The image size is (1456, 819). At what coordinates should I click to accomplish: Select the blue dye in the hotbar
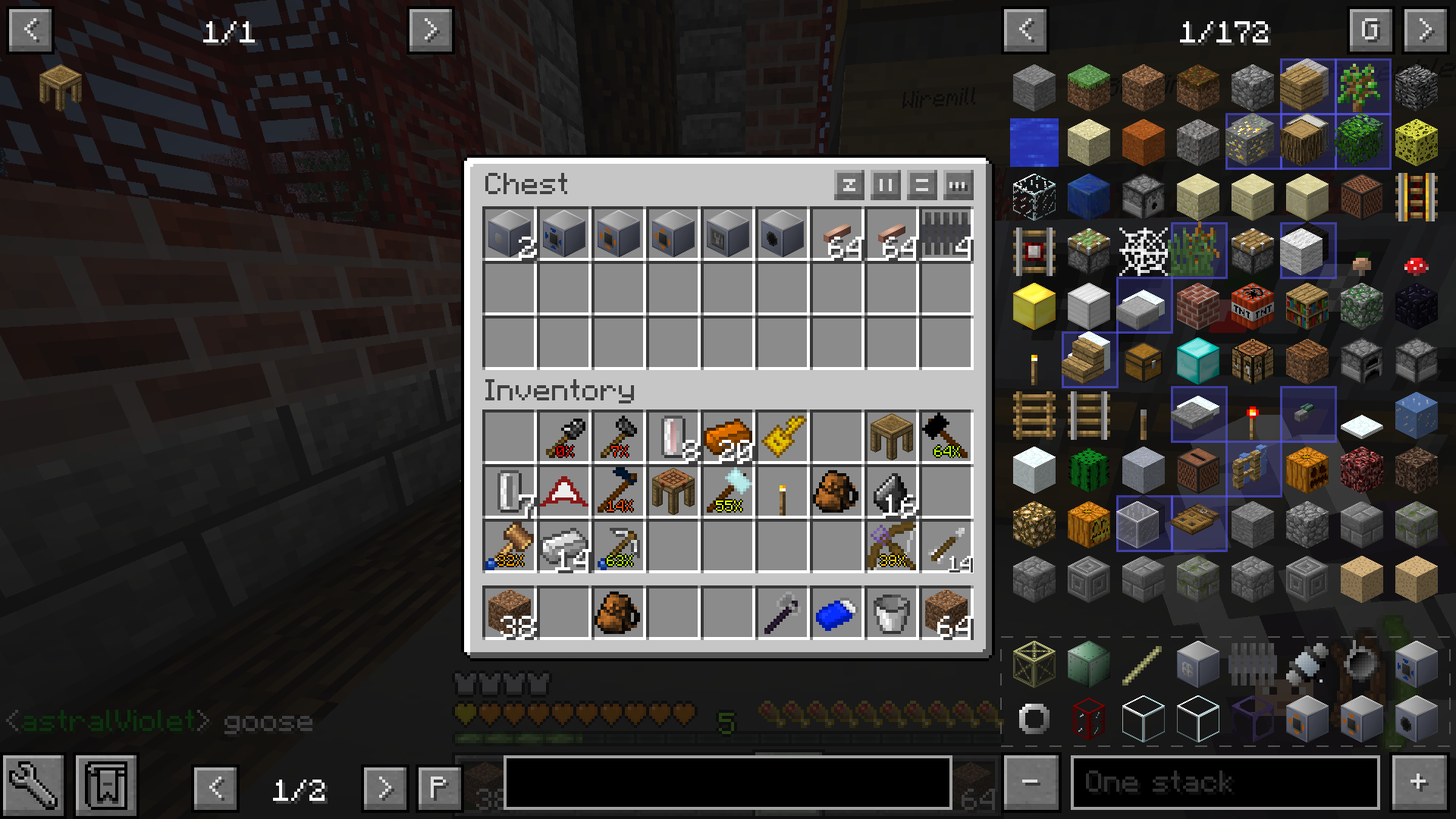click(x=836, y=613)
